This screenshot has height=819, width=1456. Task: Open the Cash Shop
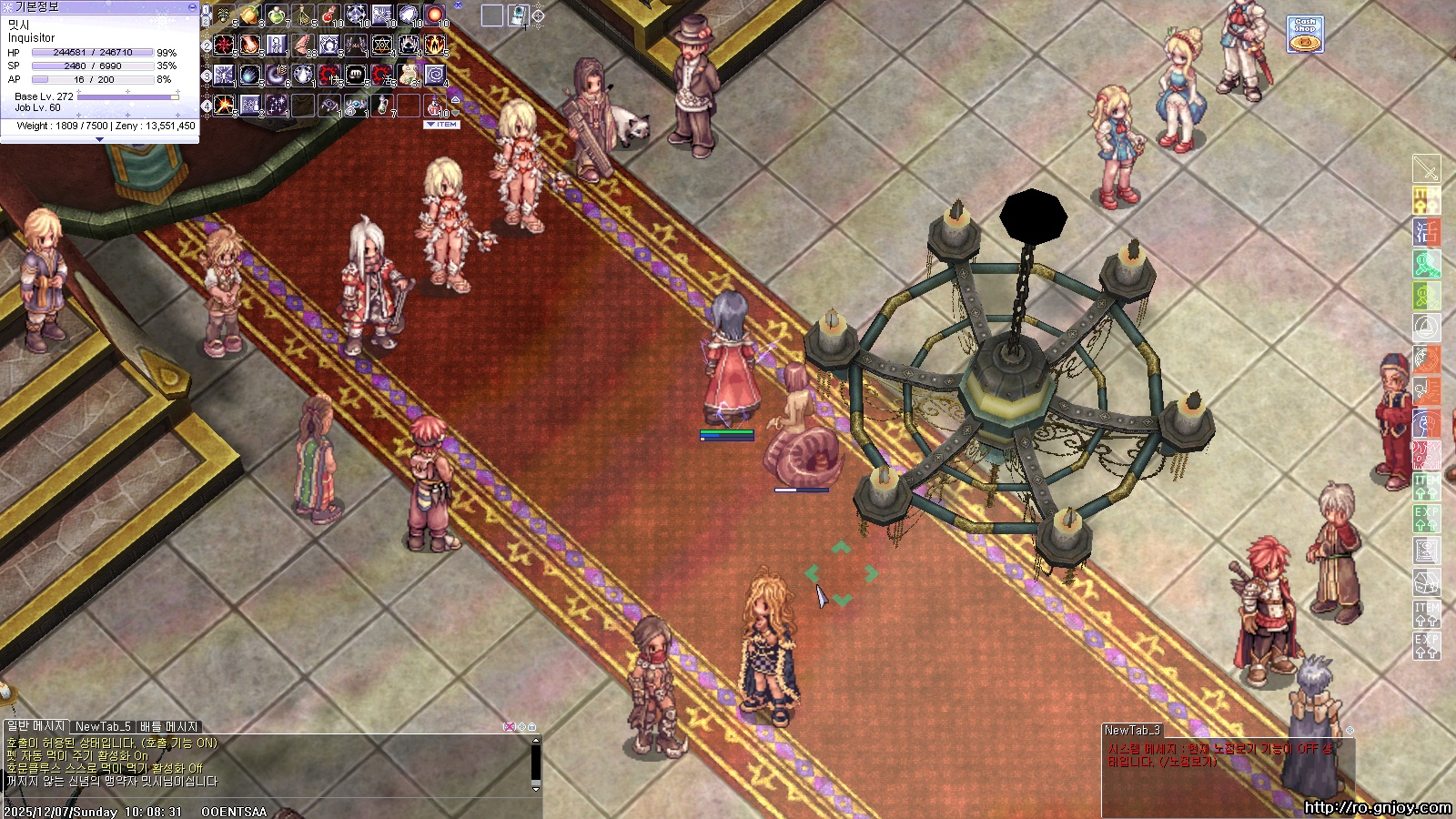point(1304,34)
